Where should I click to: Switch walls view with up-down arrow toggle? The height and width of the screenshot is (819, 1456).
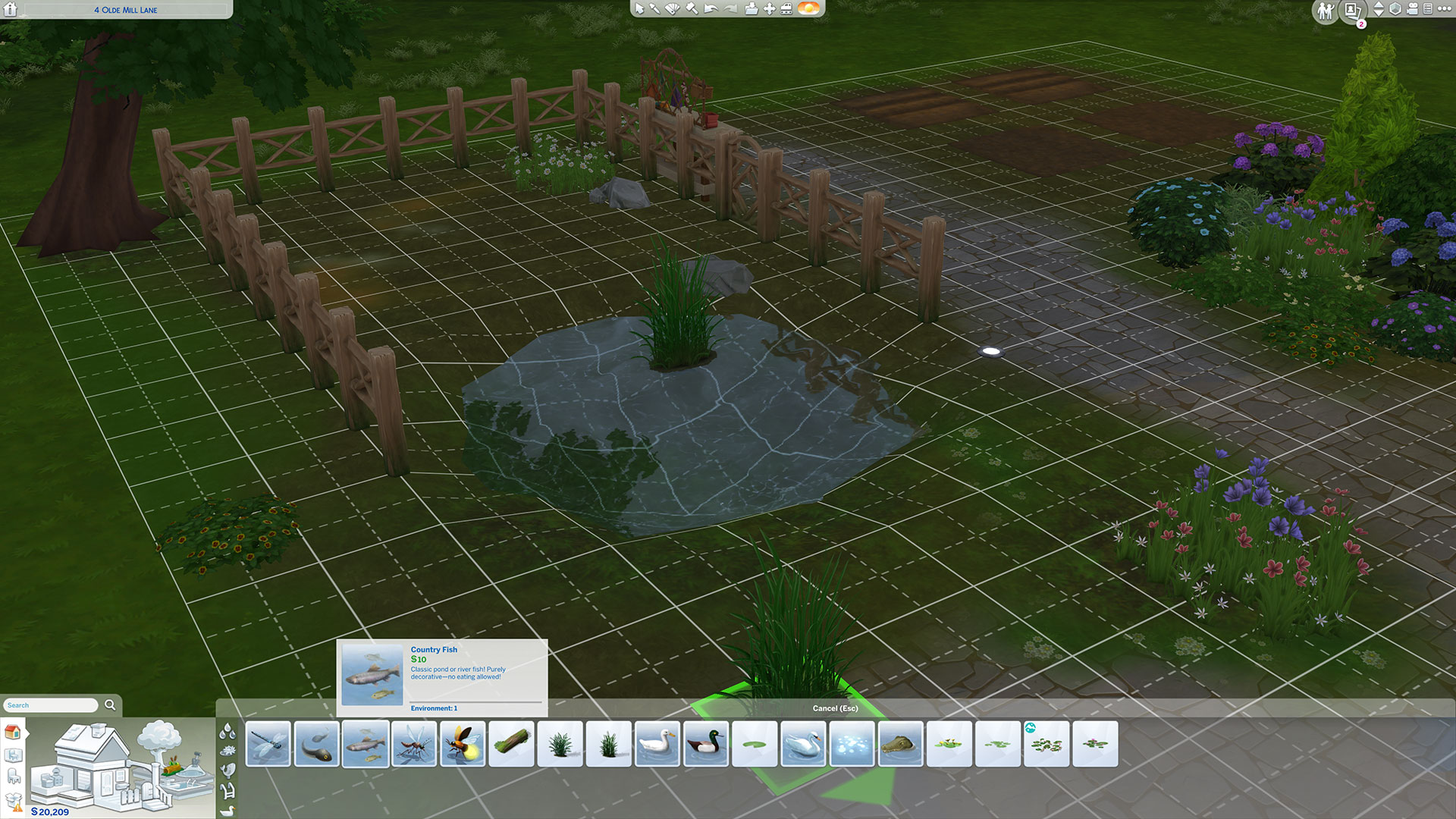coord(1378,10)
